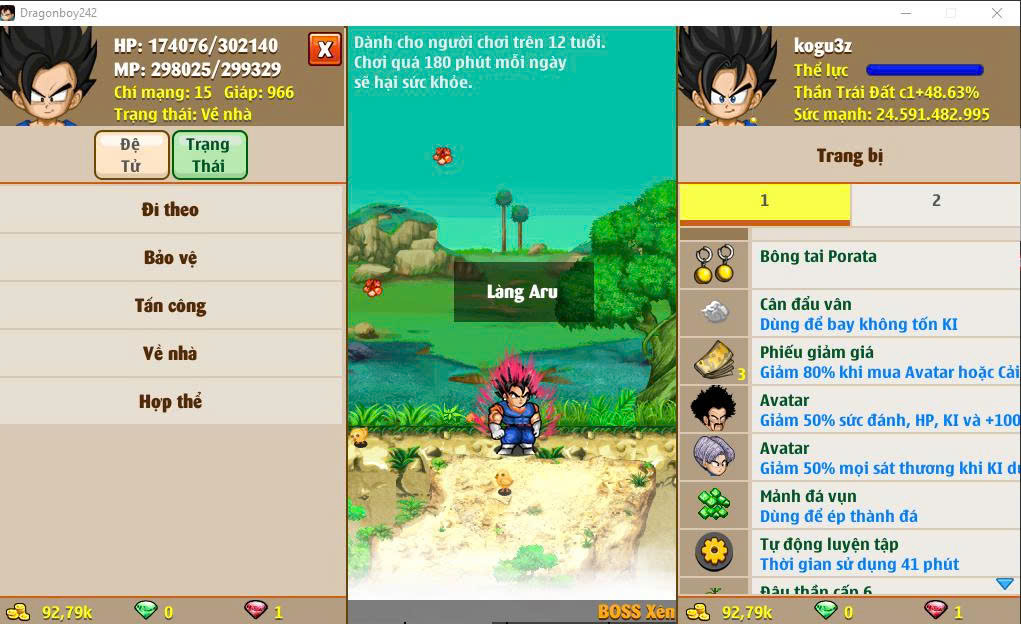Open the Trạng Thái tab
This screenshot has width=1021, height=624.
coord(209,155)
